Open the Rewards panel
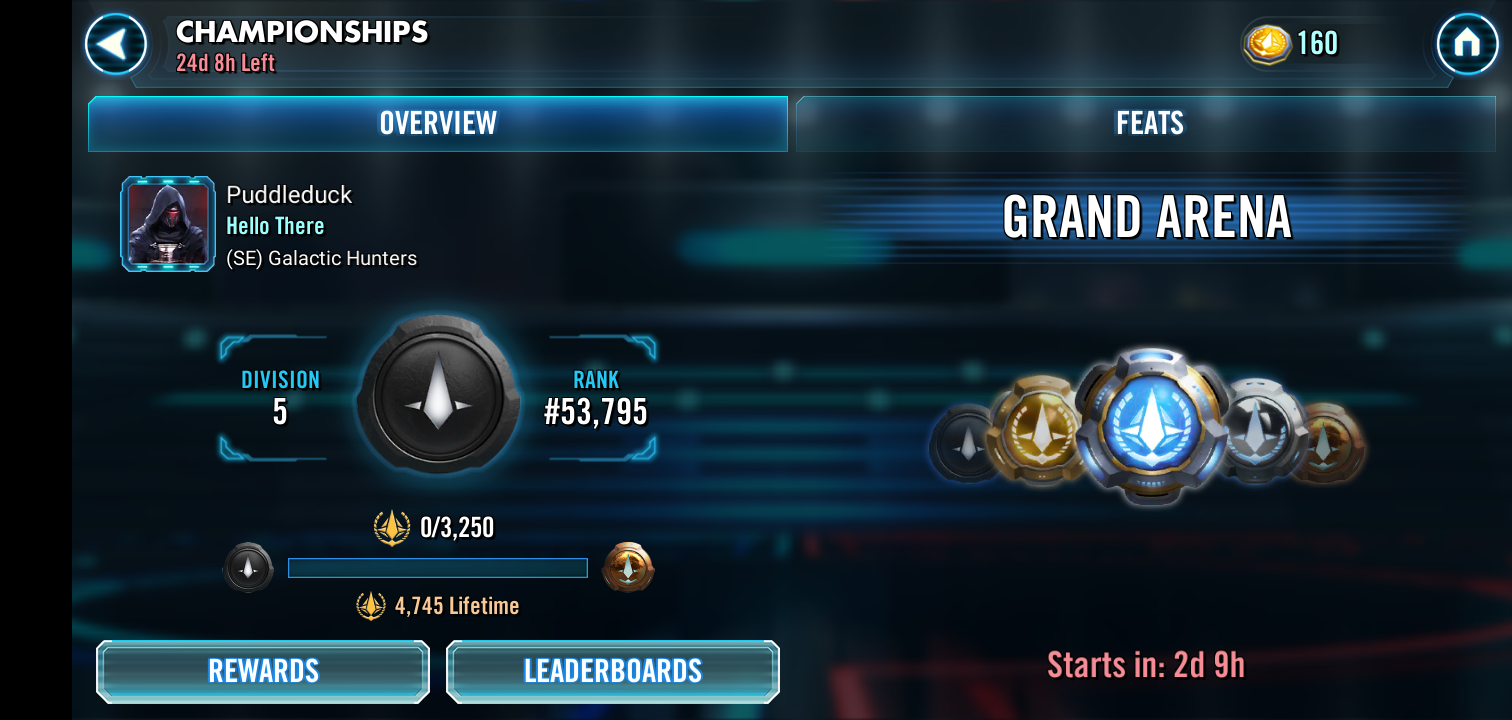The height and width of the screenshot is (720, 1512). click(263, 671)
